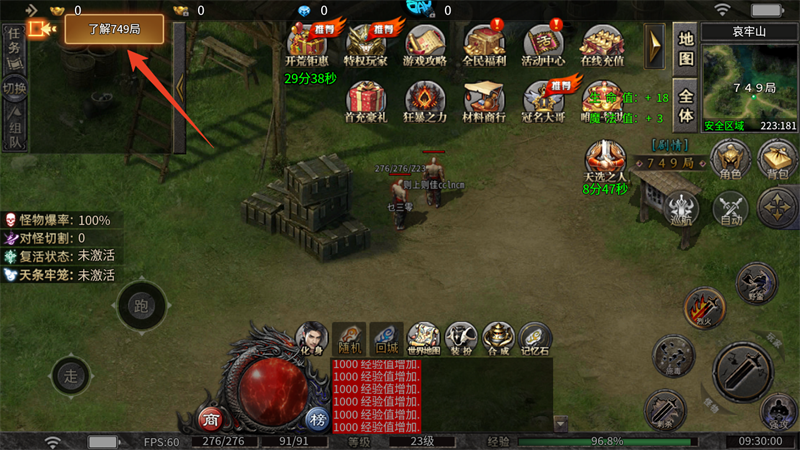Open the 材料商行 material shop
The image size is (800, 450).
[x=486, y=101]
